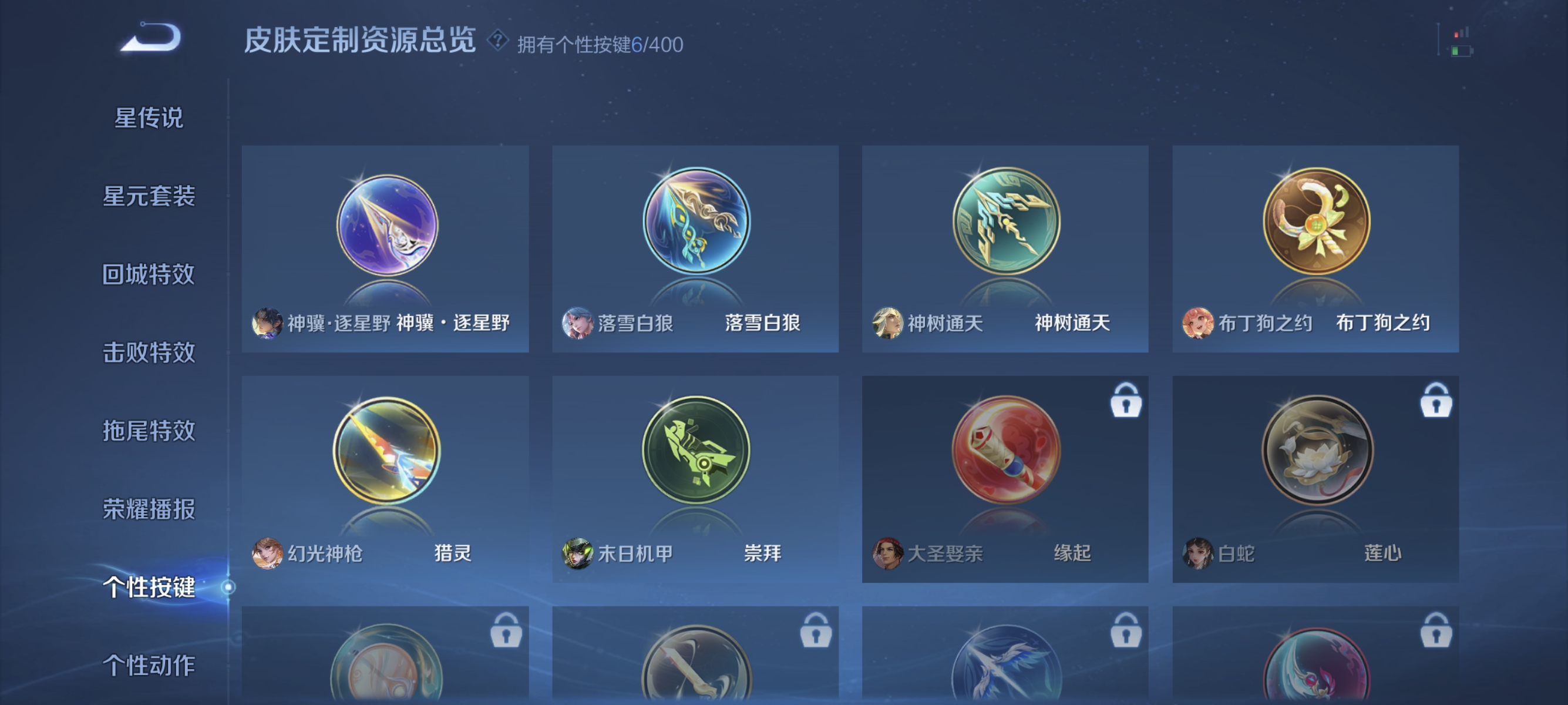
Task: Select the 回城特效 sidebar tab
Action: pos(150,275)
